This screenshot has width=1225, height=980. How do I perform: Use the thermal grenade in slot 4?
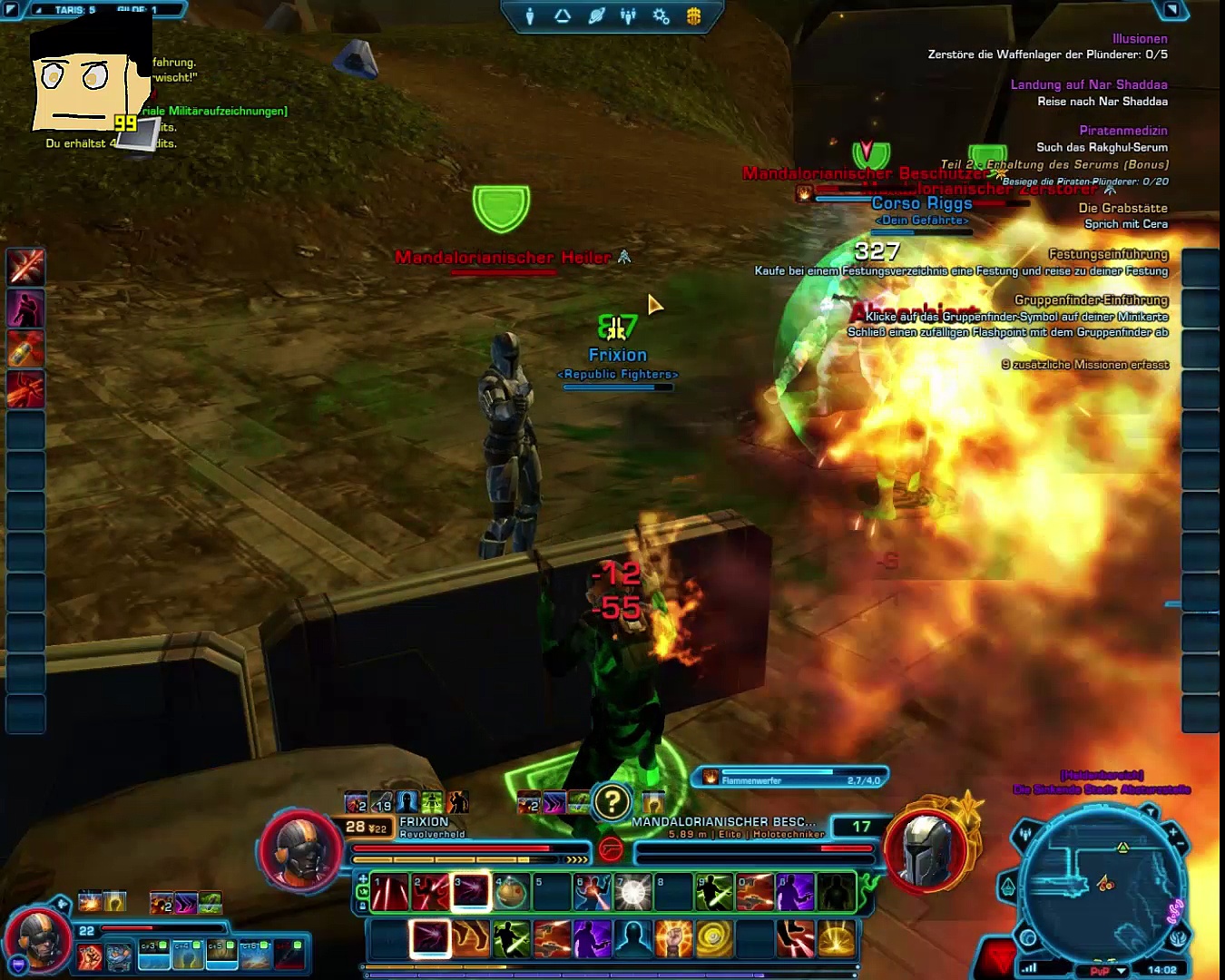pos(511,892)
